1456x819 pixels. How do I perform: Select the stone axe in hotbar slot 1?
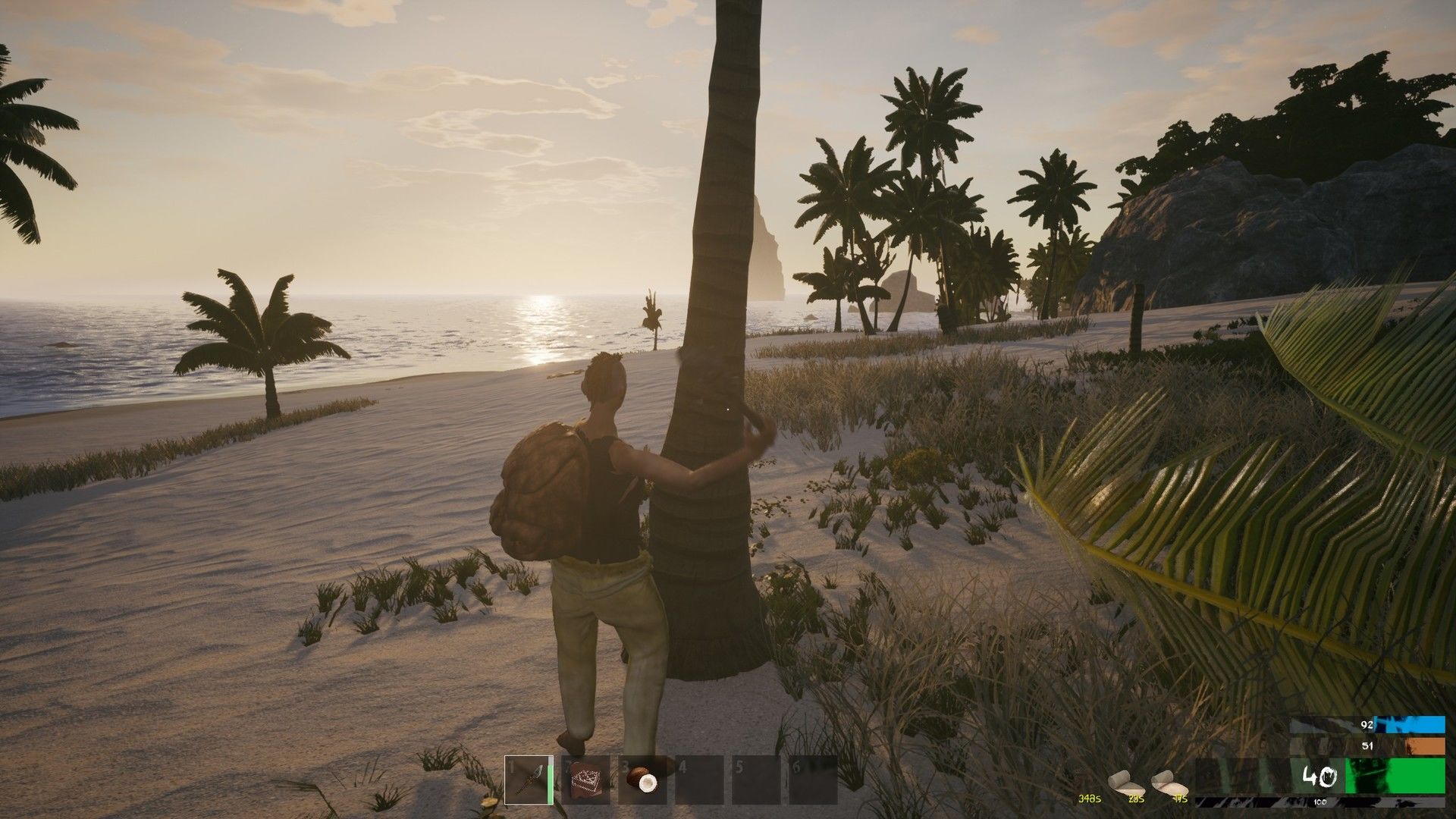[529, 780]
